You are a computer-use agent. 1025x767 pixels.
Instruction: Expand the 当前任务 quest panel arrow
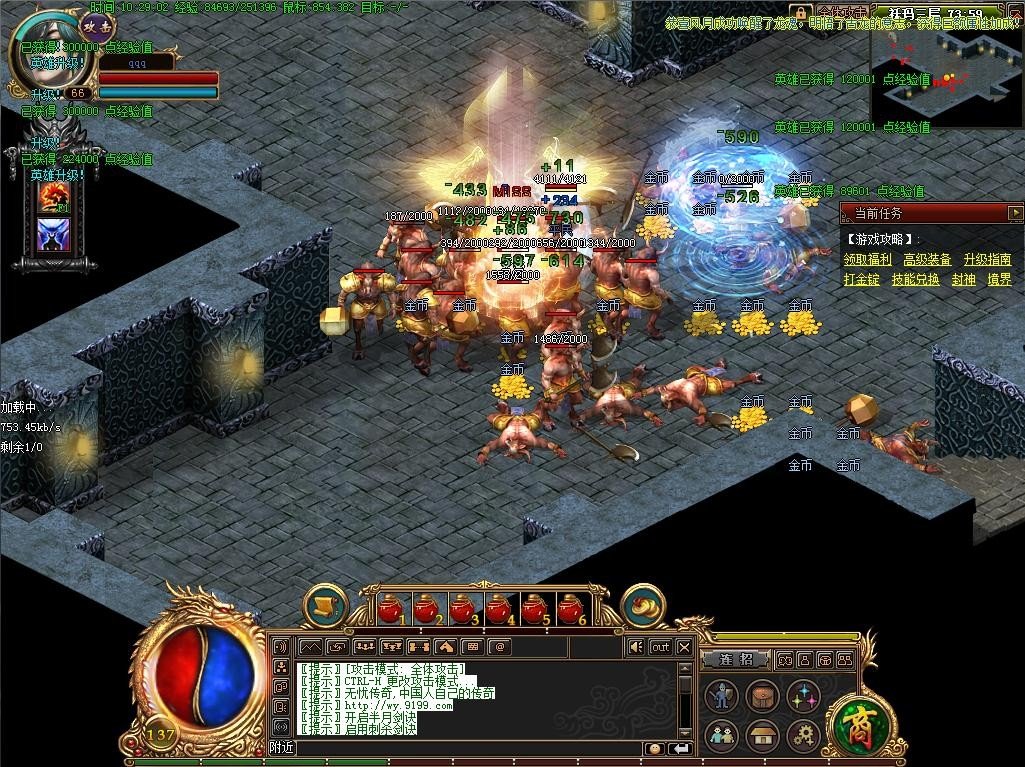[x=1014, y=213]
